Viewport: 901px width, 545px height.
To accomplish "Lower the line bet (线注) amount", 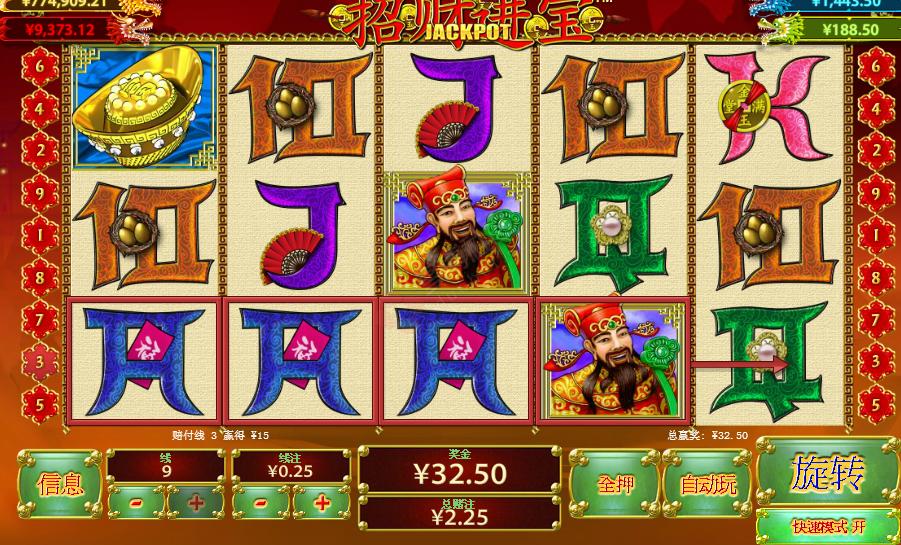I will click(262, 503).
